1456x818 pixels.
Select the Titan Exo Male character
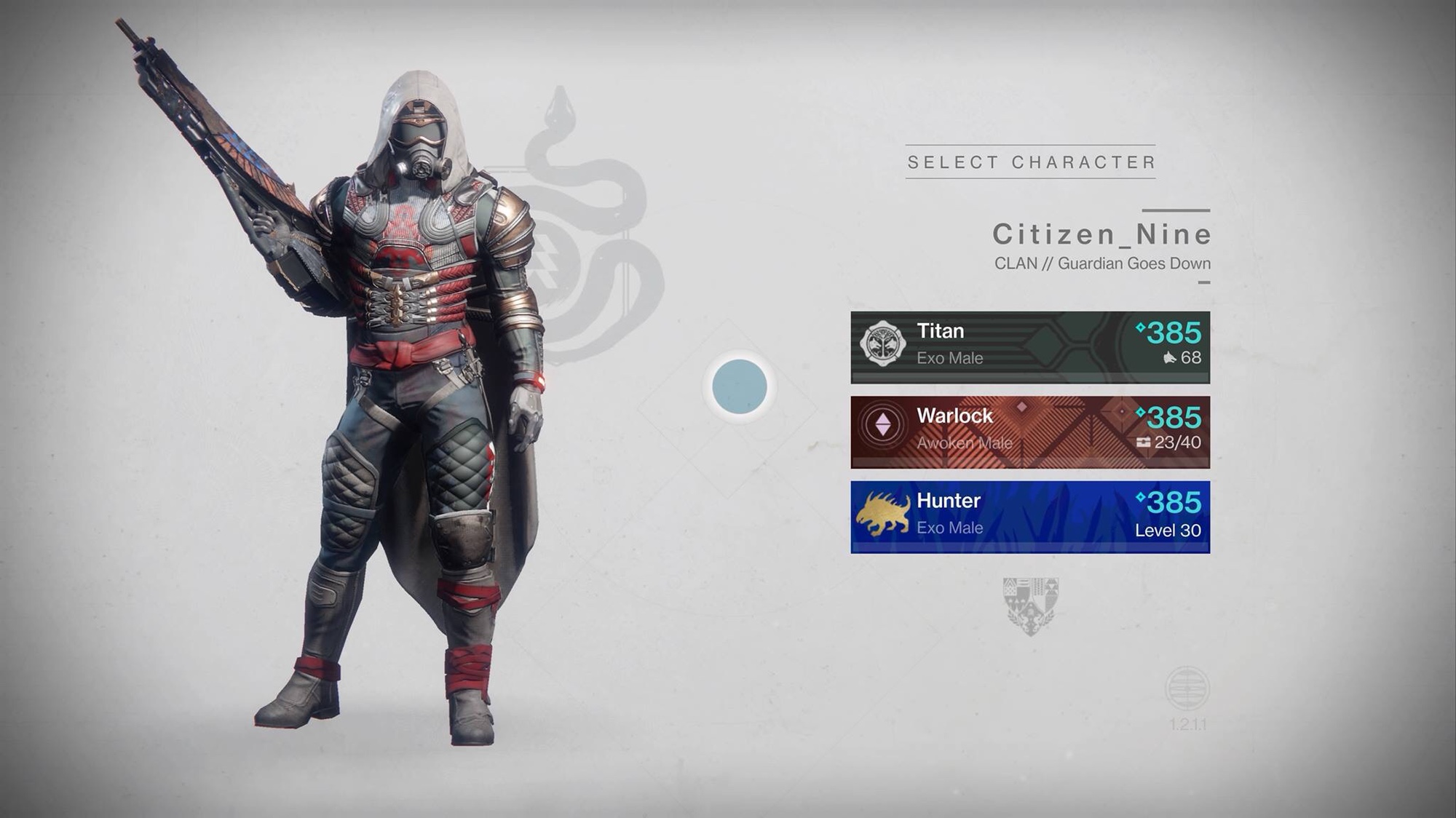(x=1029, y=346)
